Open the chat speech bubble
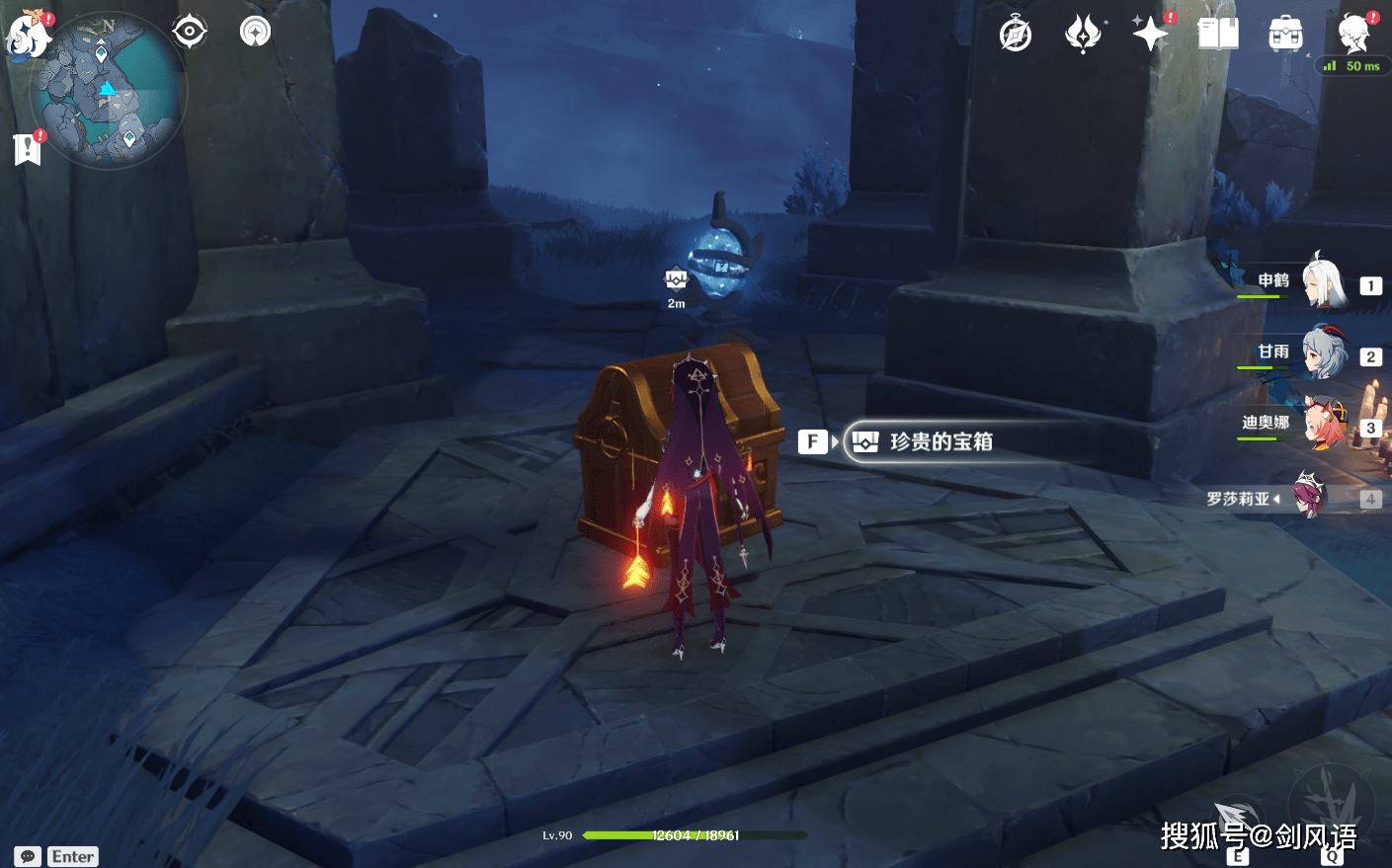Viewport: 1392px width, 868px height. 28,856
